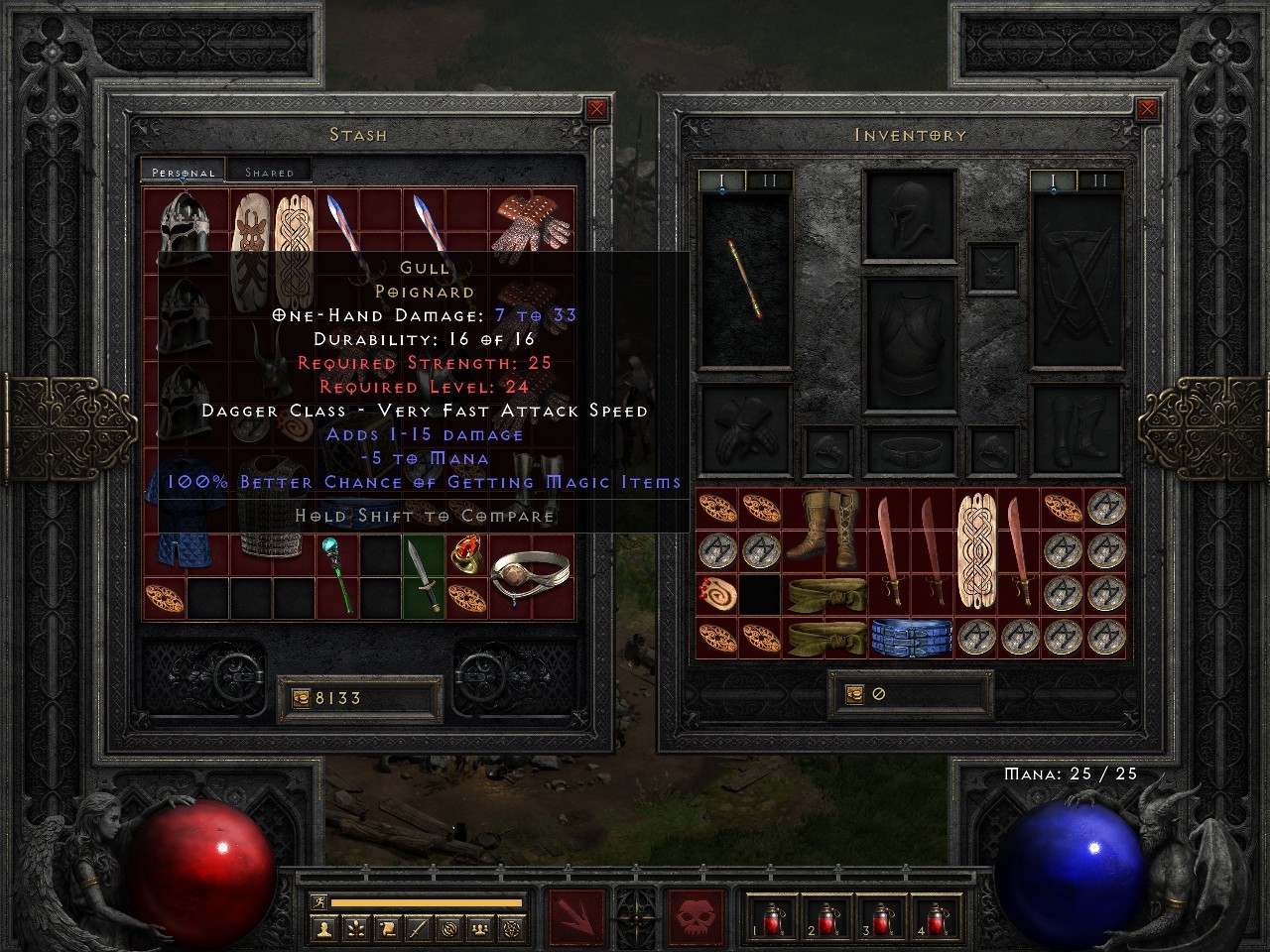
Task: Click the plant-shaped icon on the mini panel
Action: tap(354, 929)
